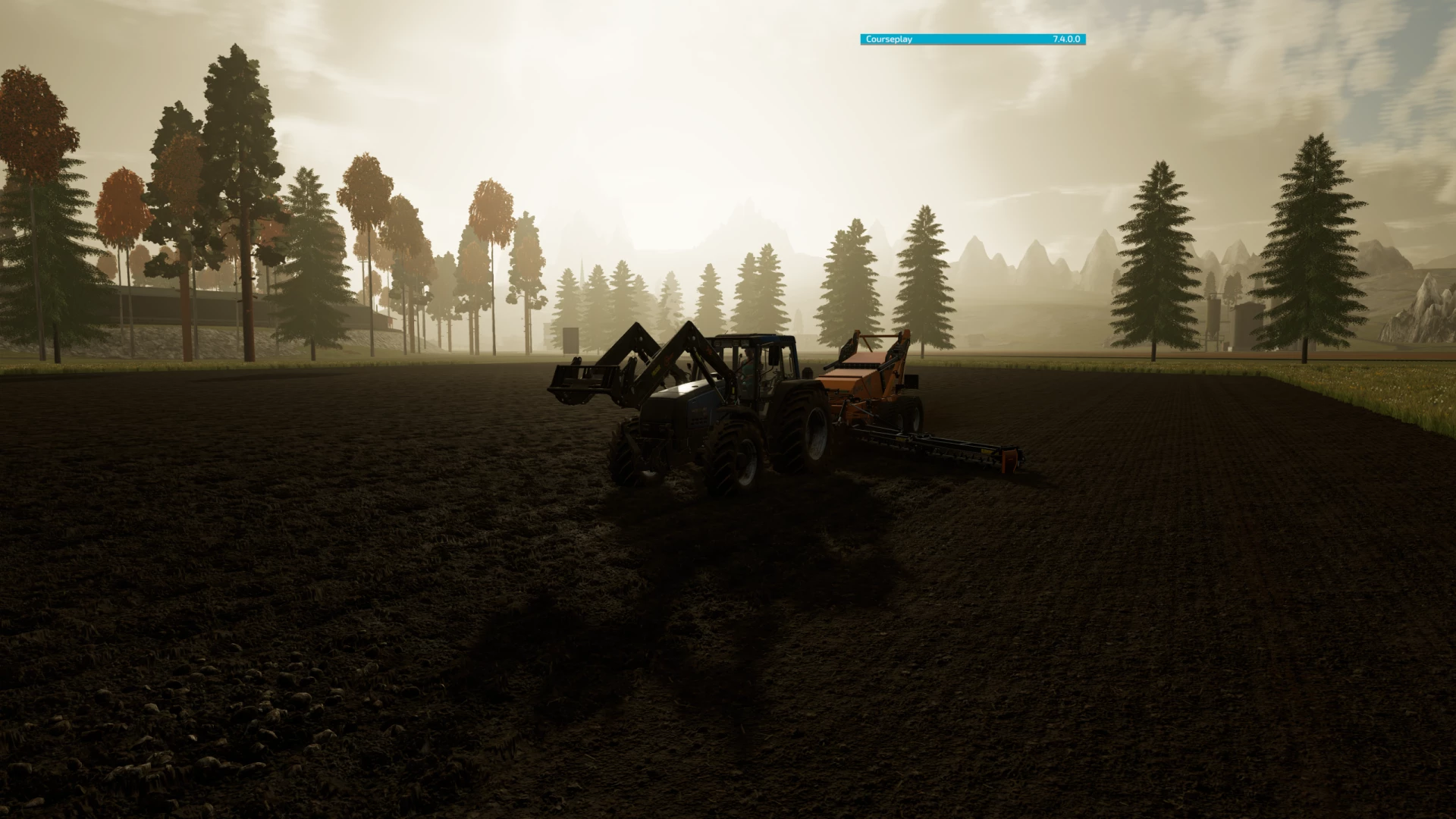Viewport: 1456px width, 819px height.
Task: Click the Courseplay HUD header bar
Action: (x=972, y=39)
